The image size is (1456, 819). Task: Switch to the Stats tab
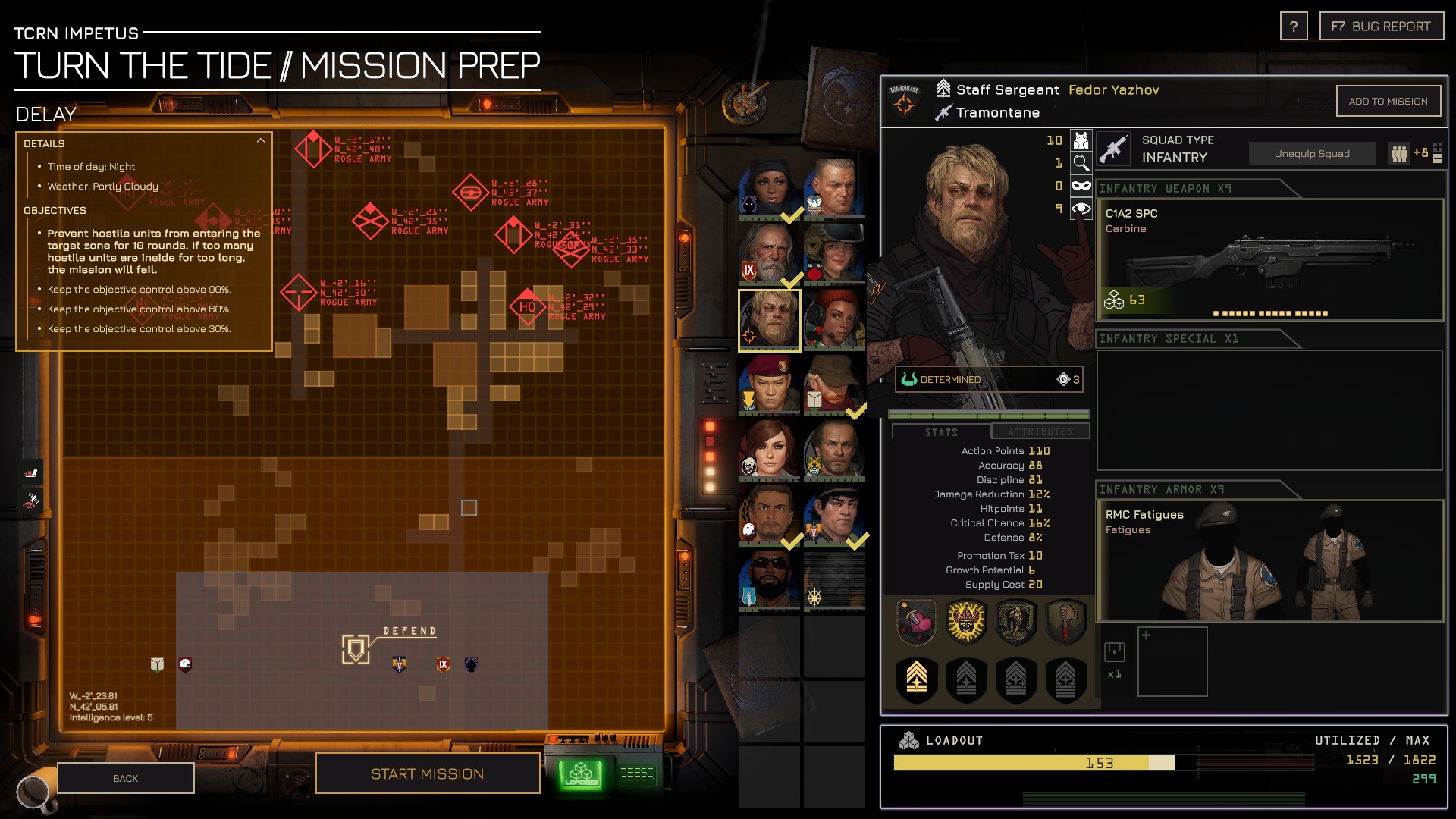tap(941, 432)
